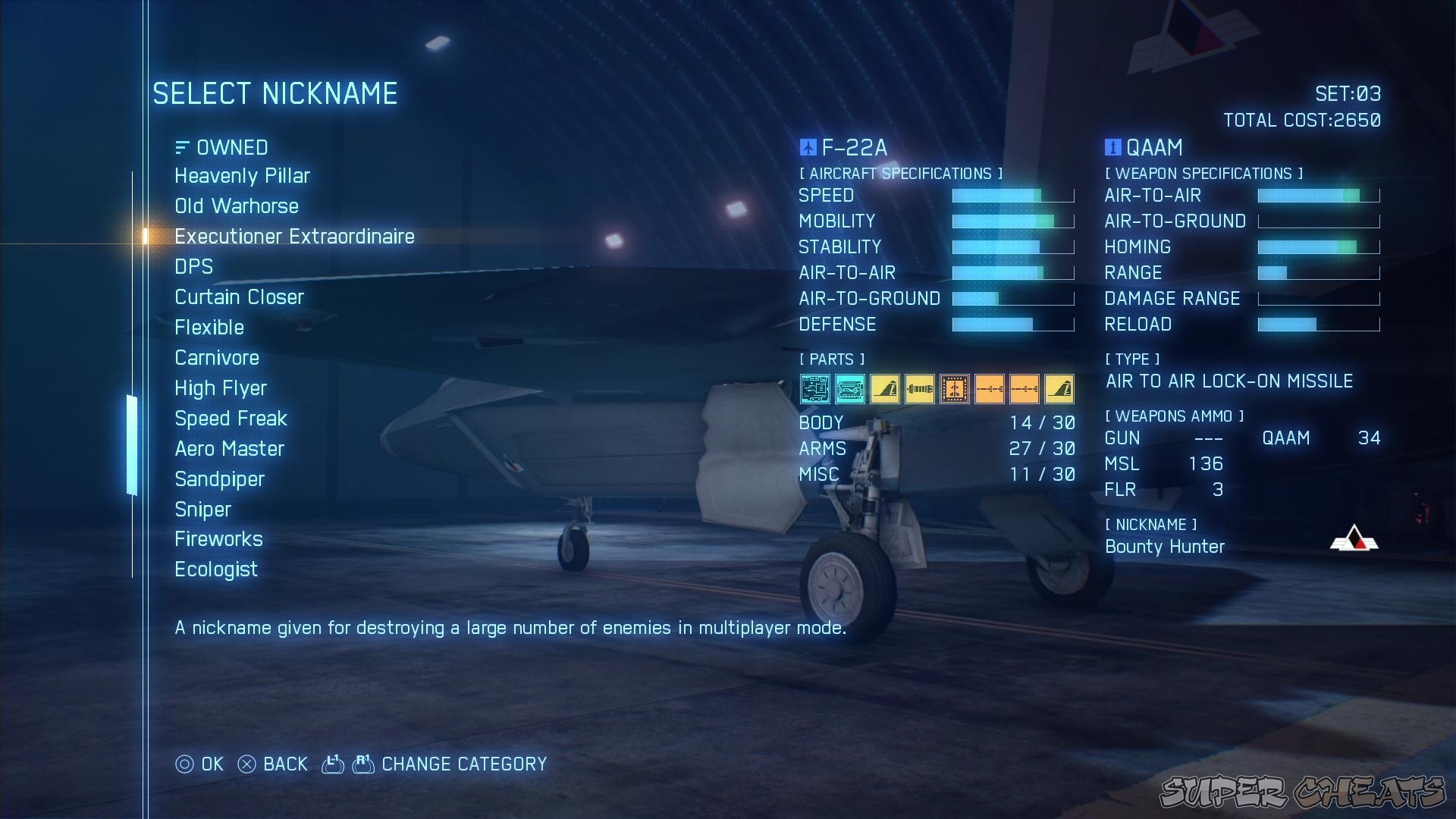Select the second missile part slot
The width and height of the screenshot is (1456, 819).
(x=1025, y=389)
